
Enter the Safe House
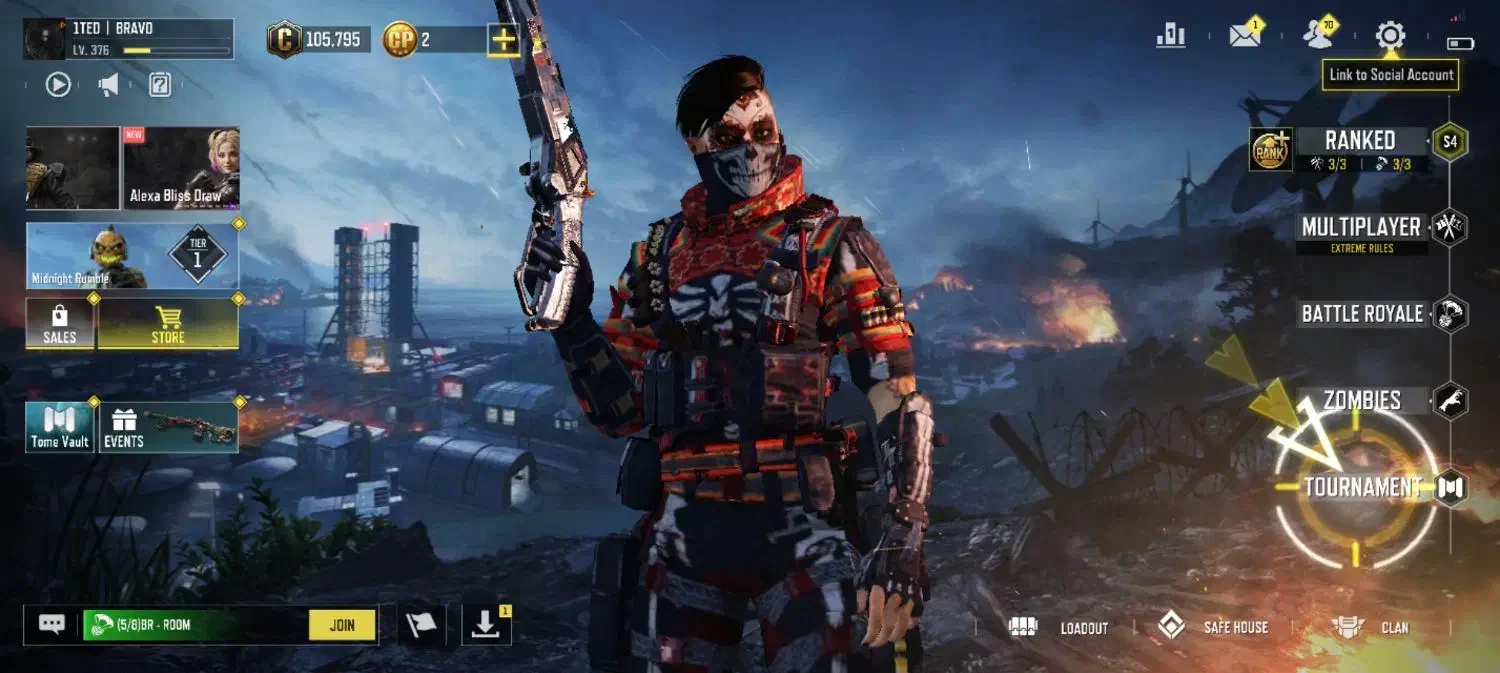(x=1213, y=628)
